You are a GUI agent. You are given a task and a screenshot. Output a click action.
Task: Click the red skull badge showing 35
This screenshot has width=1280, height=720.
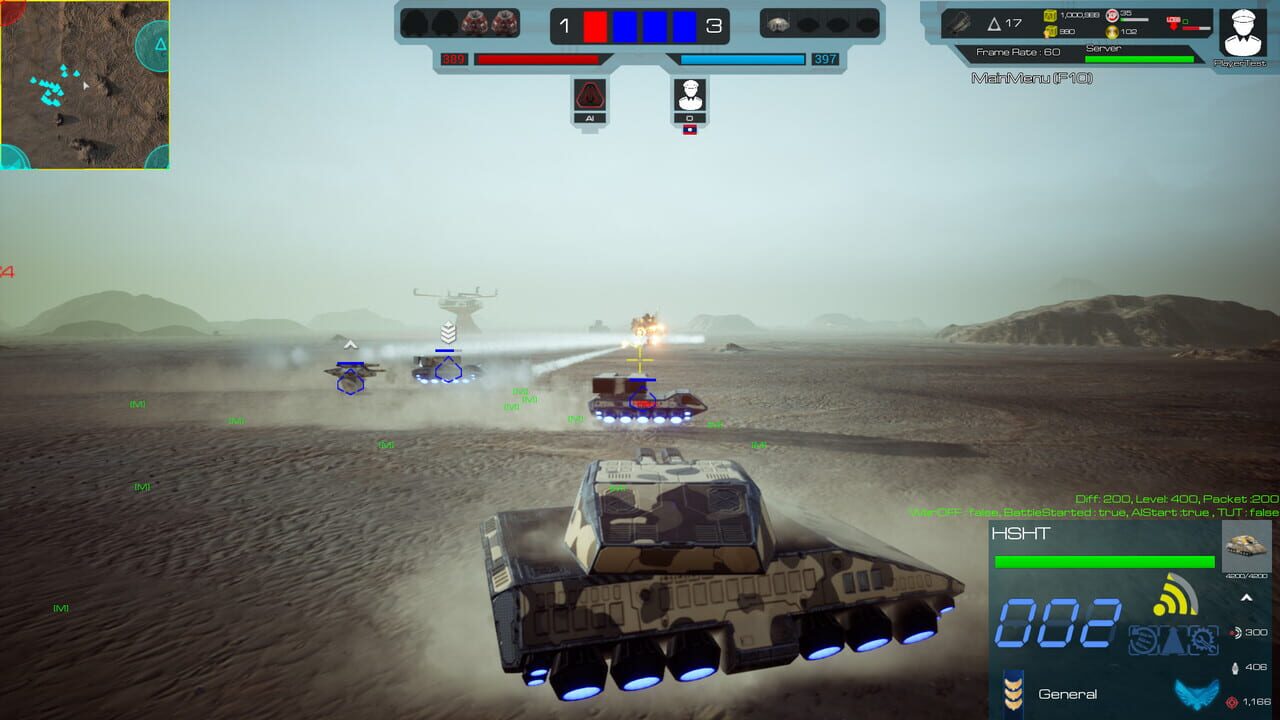(x=1113, y=14)
